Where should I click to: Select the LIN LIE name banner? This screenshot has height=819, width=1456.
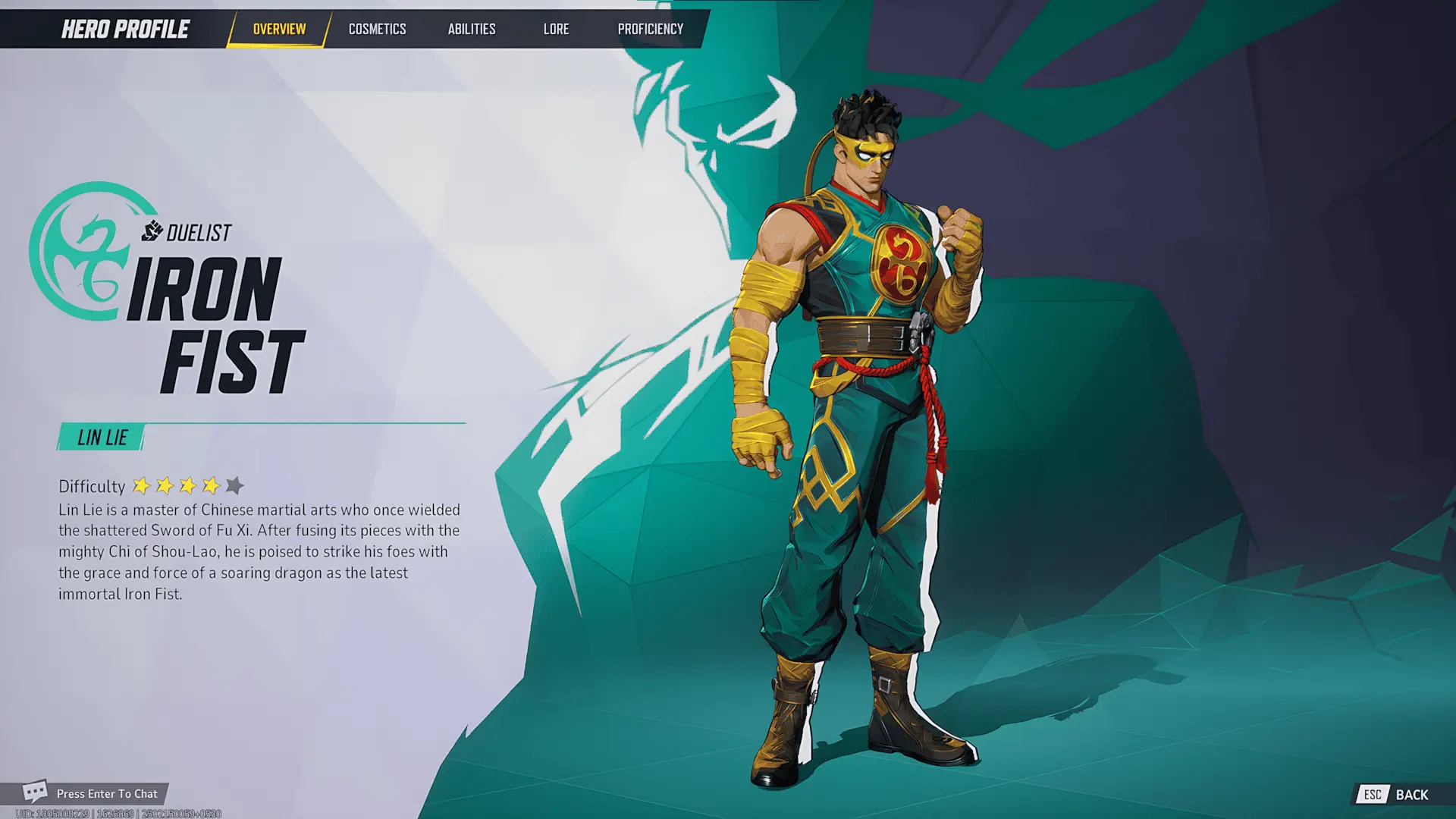click(x=102, y=436)
